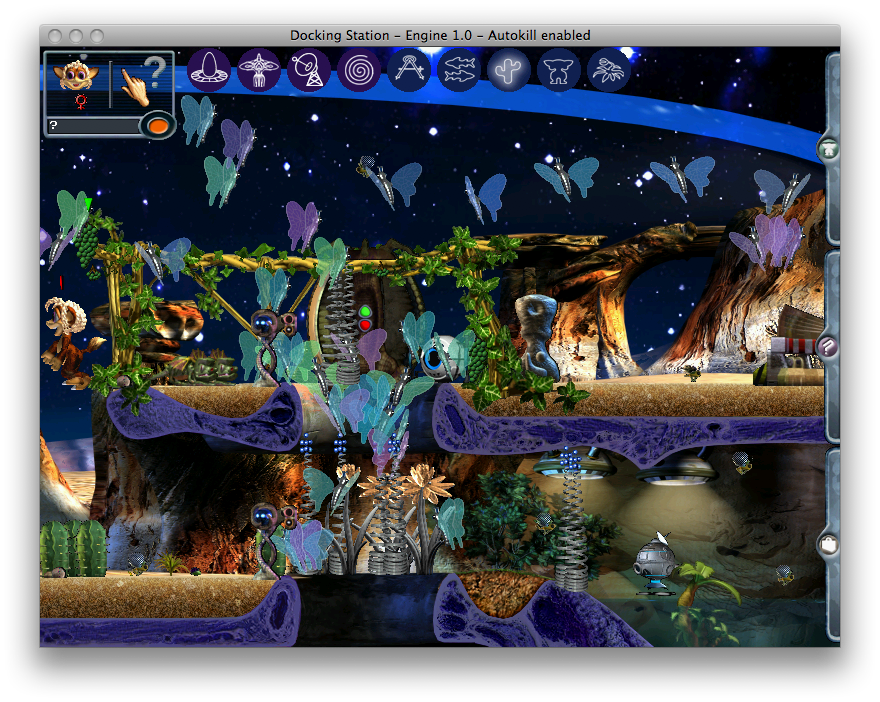
Task: Open the green side panel tab
Action: [829, 150]
